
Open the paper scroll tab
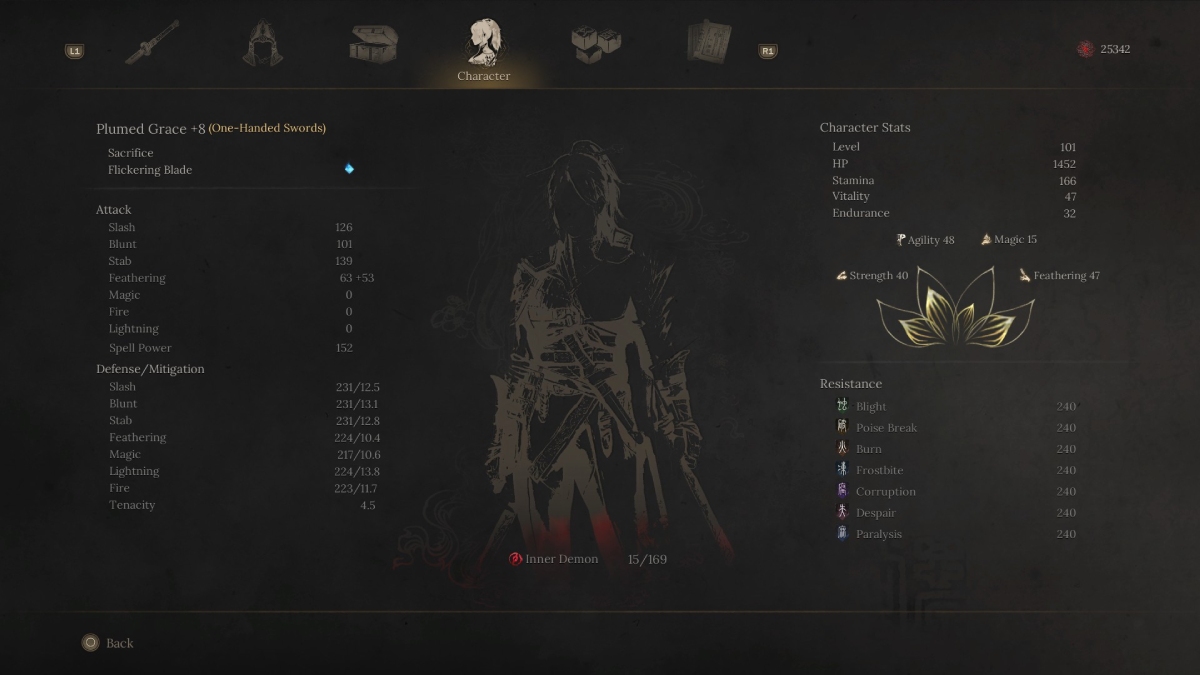(x=708, y=43)
